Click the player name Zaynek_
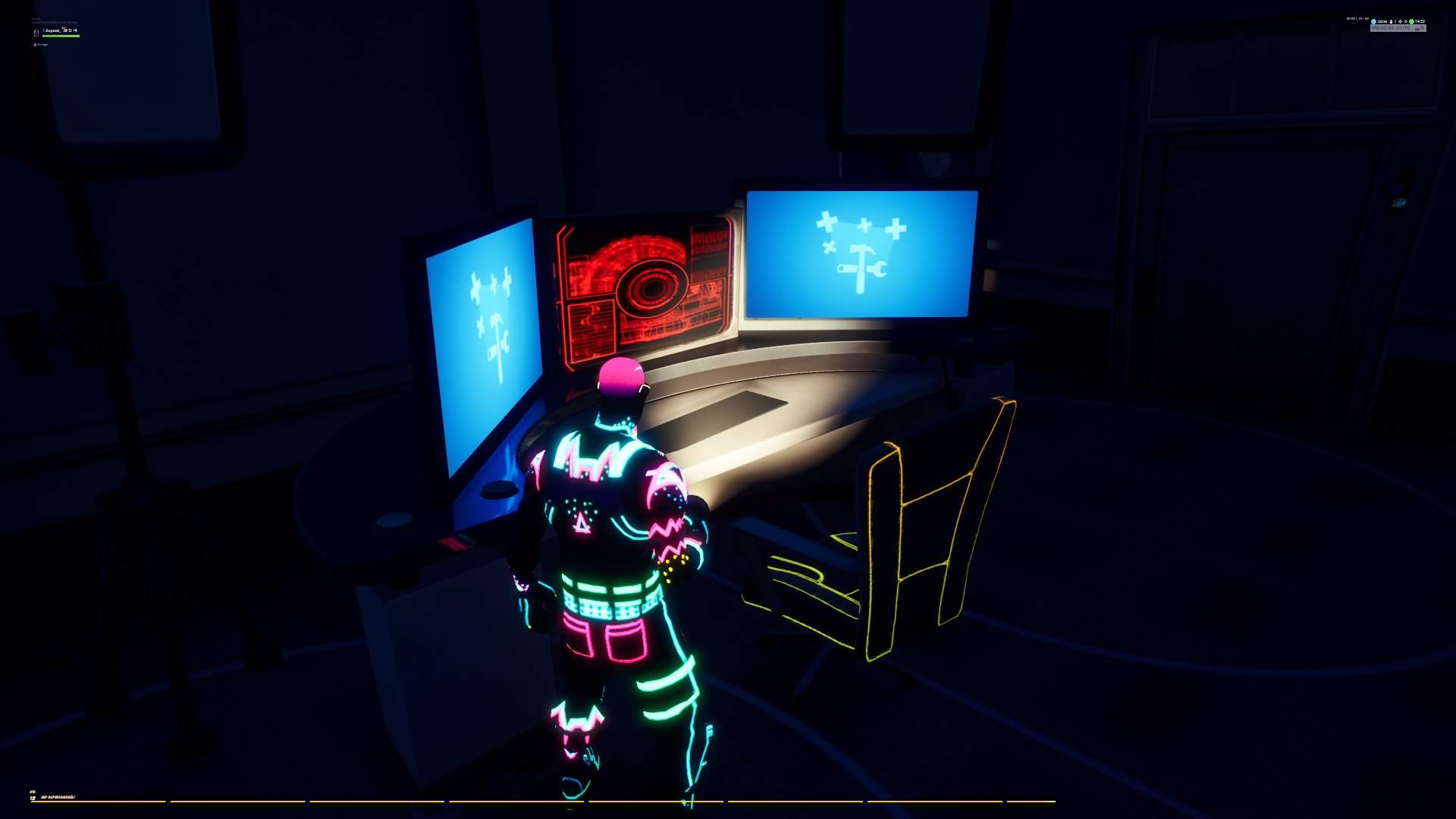Viewport: 1456px width, 819px height. coord(55,30)
